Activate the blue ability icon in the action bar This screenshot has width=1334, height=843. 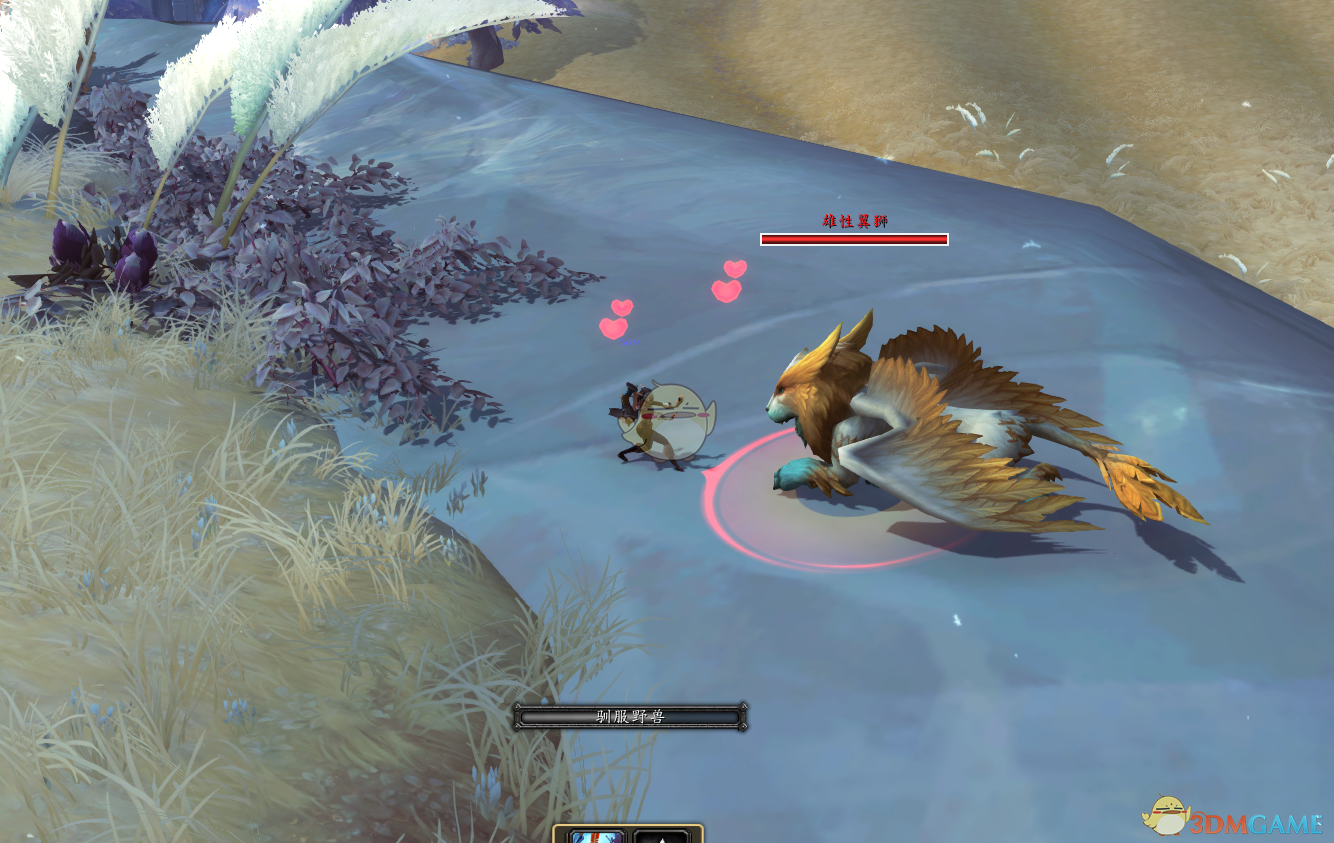click(x=597, y=836)
